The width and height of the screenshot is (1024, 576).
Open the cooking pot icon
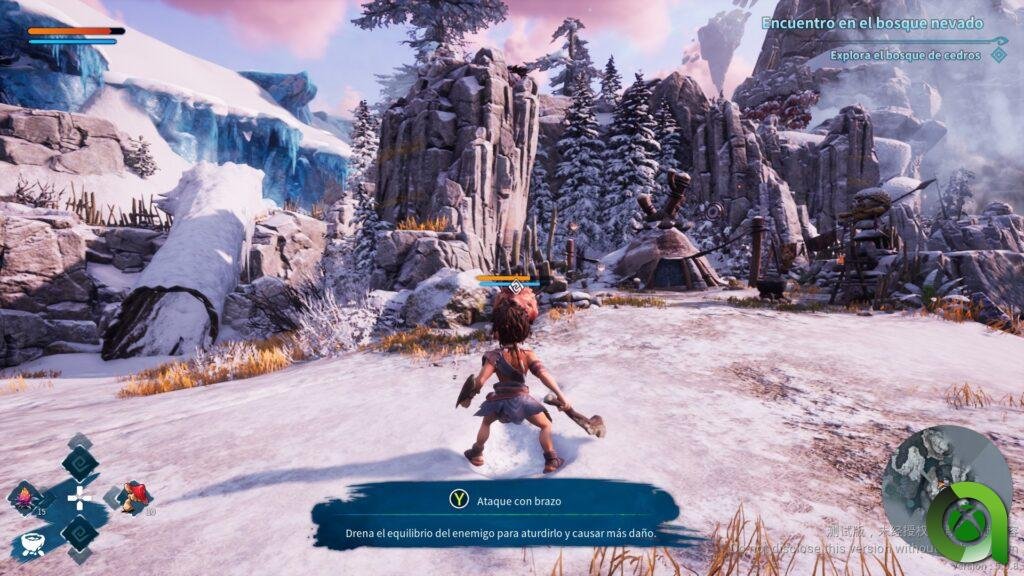(x=35, y=545)
